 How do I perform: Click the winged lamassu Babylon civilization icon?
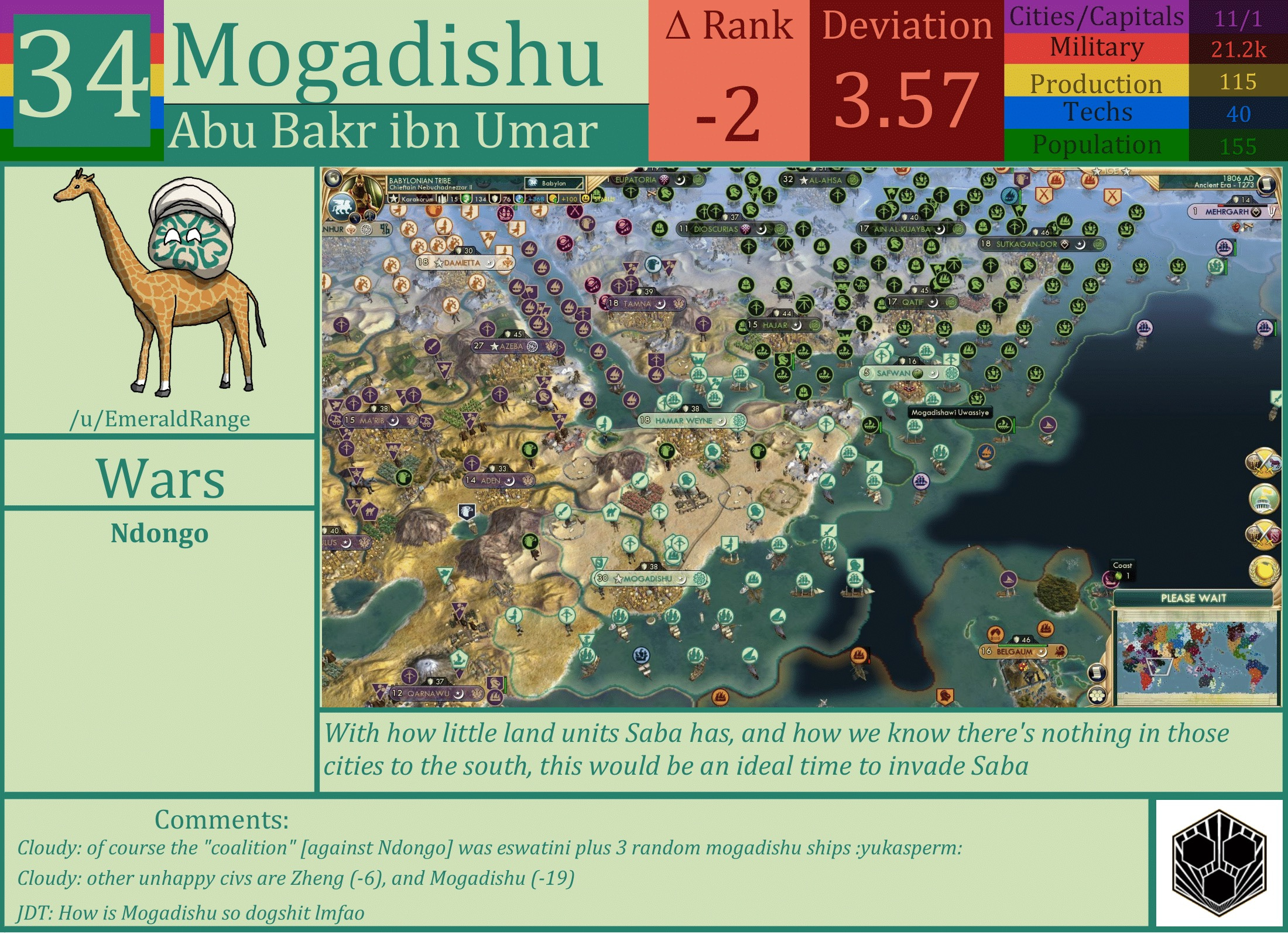click(341, 206)
